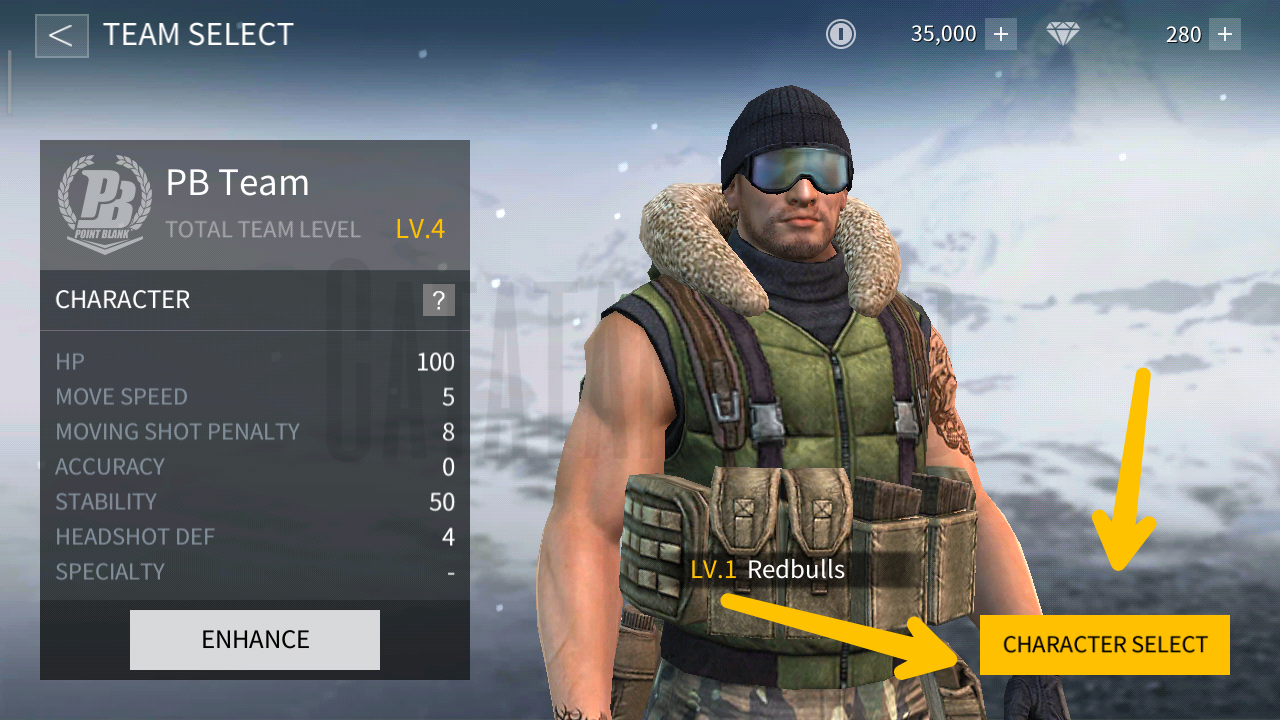The height and width of the screenshot is (720, 1280).
Task: Click the ACCURACY stat label
Action: (x=110, y=466)
